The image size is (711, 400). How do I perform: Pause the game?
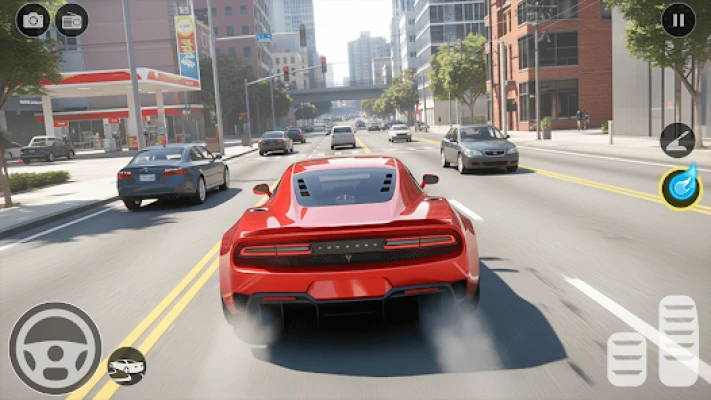(x=679, y=20)
